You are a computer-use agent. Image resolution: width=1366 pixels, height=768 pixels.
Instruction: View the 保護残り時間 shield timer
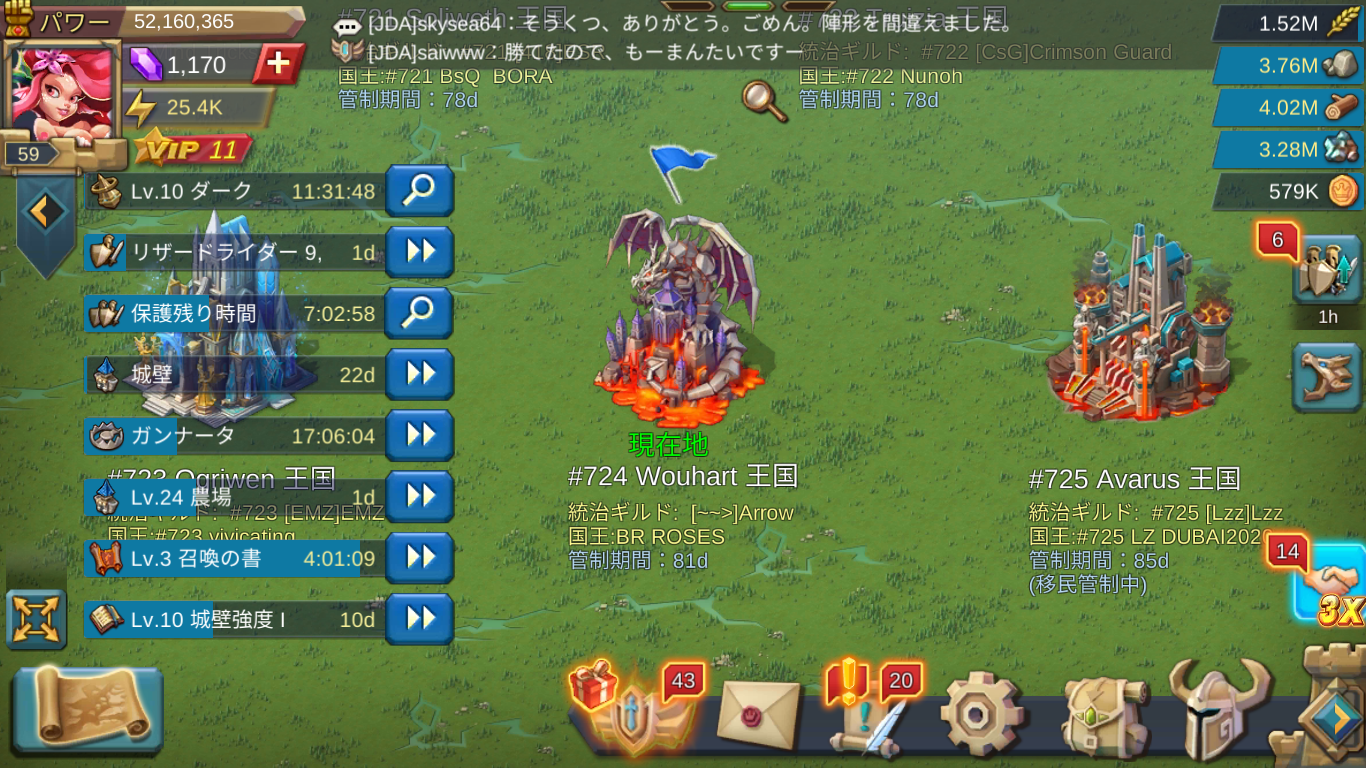point(419,313)
